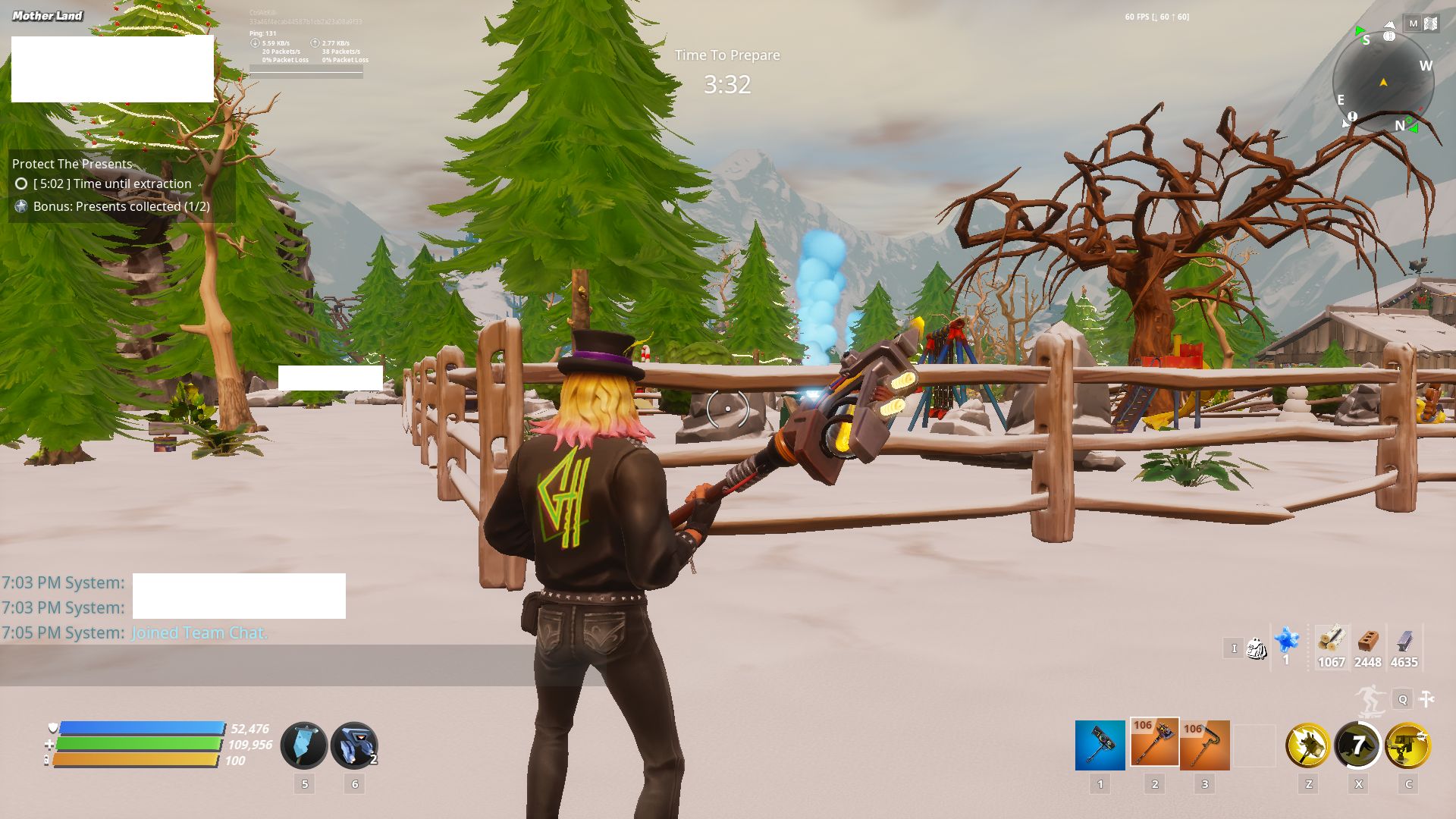
Task: Click the globe toggle next to Presents collected bonus
Action: click(x=20, y=206)
